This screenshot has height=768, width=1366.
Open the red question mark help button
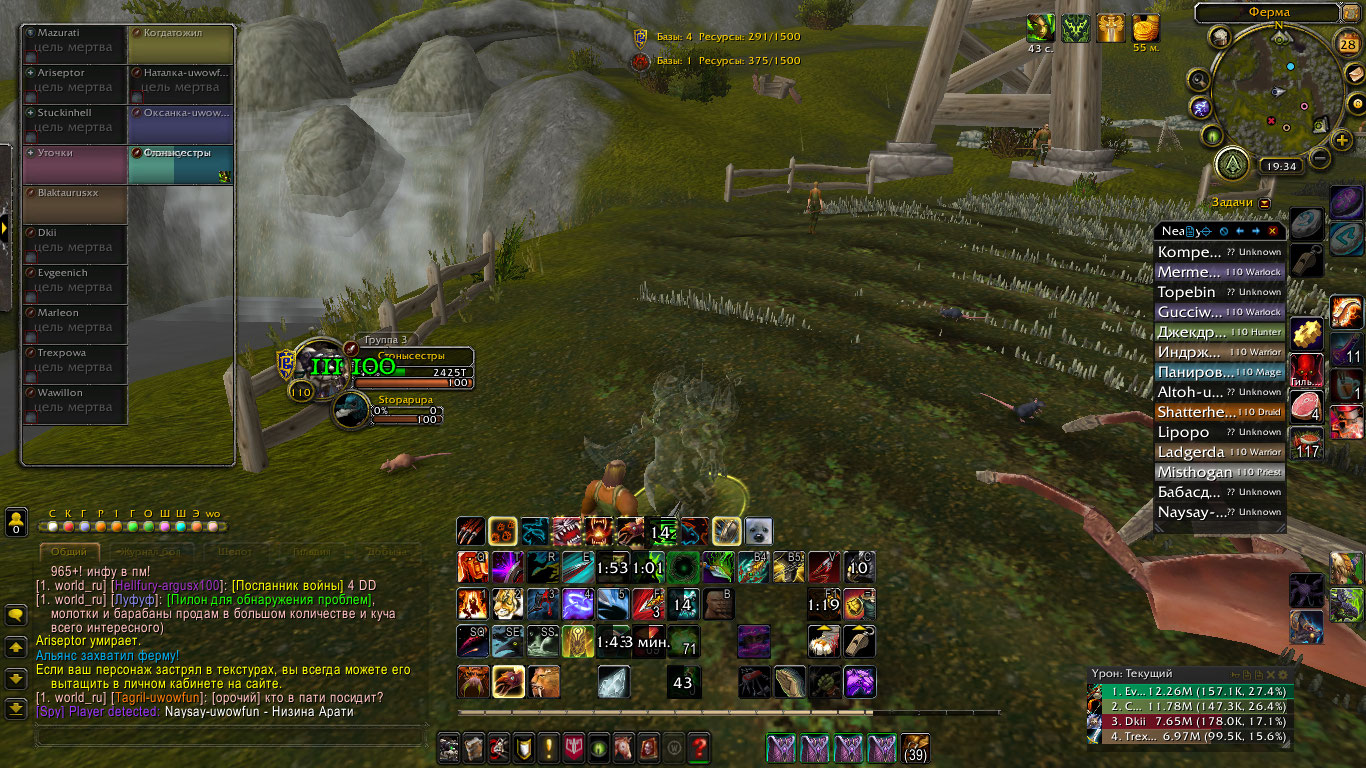point(699,746)
